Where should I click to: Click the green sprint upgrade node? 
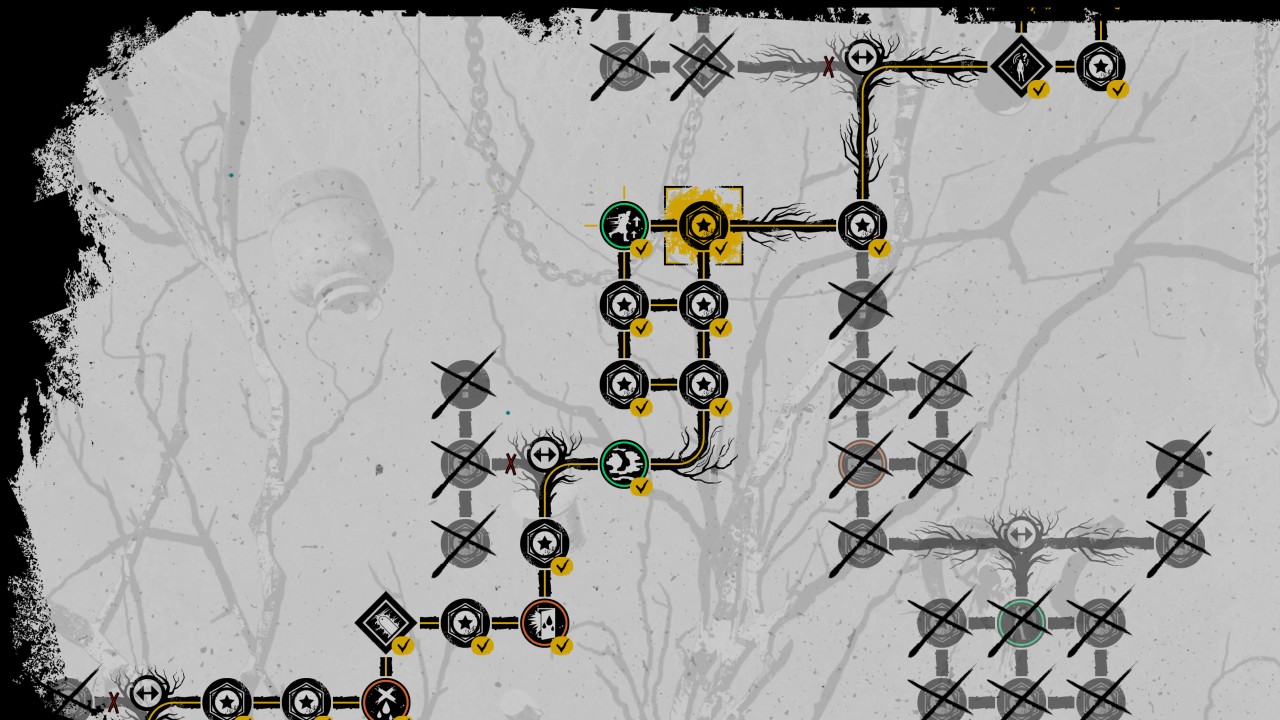click(x=624, y=224)
